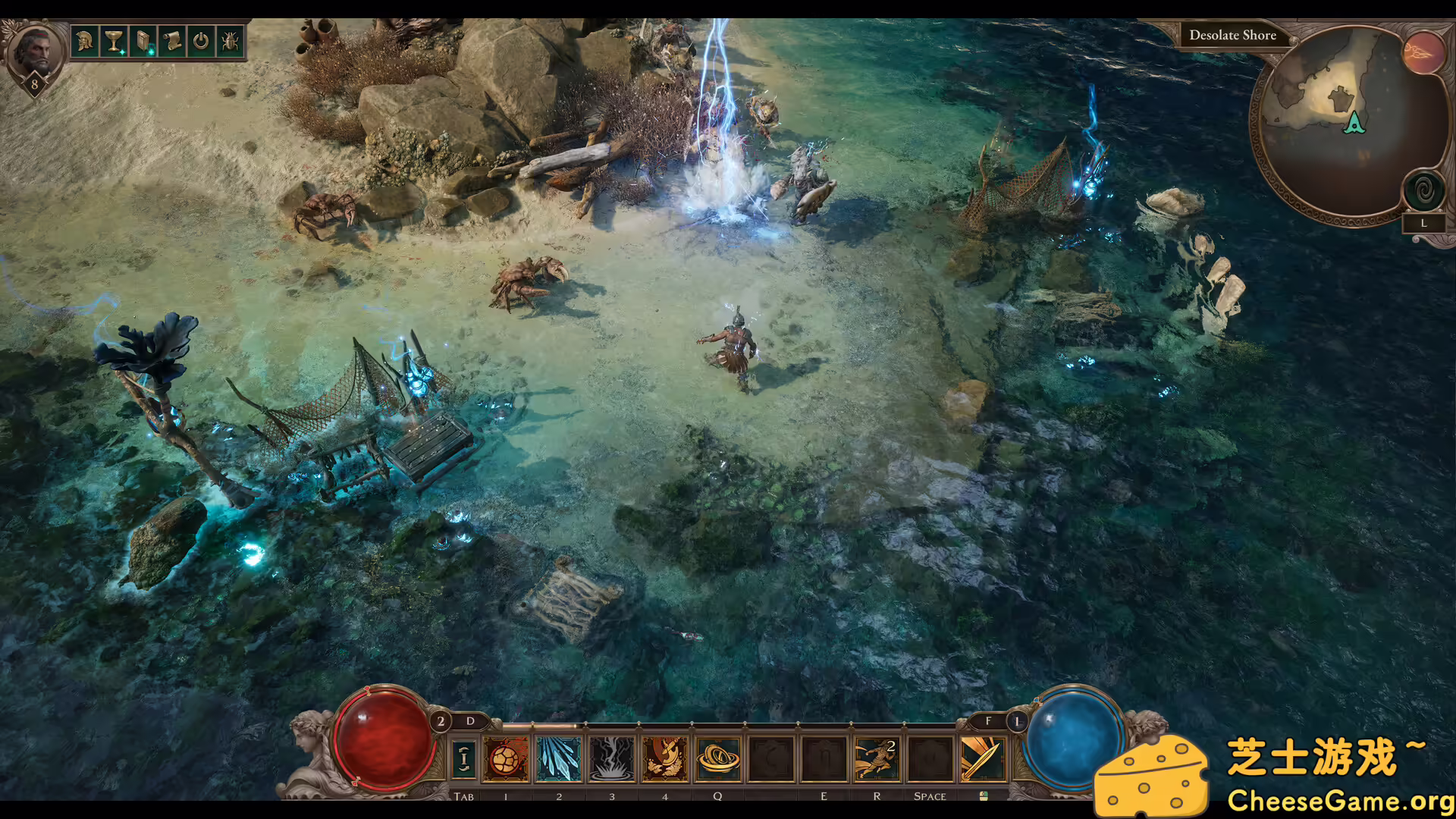Open quest journal via the scroll icon
This screenshot has height=819, width=1456.
172,41
